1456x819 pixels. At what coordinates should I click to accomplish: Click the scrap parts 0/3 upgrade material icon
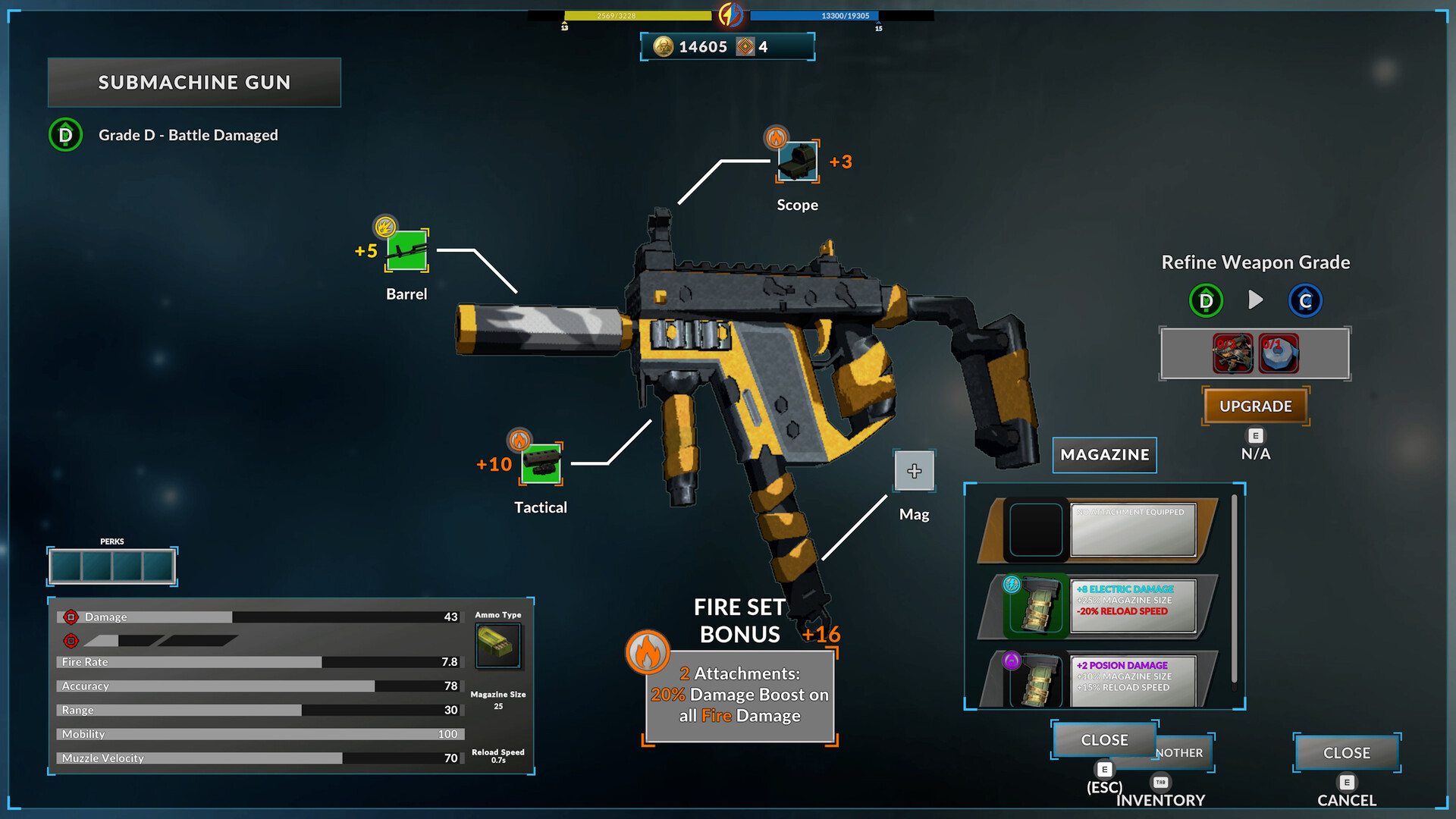pyautogui.click(x=1232, y=353)
